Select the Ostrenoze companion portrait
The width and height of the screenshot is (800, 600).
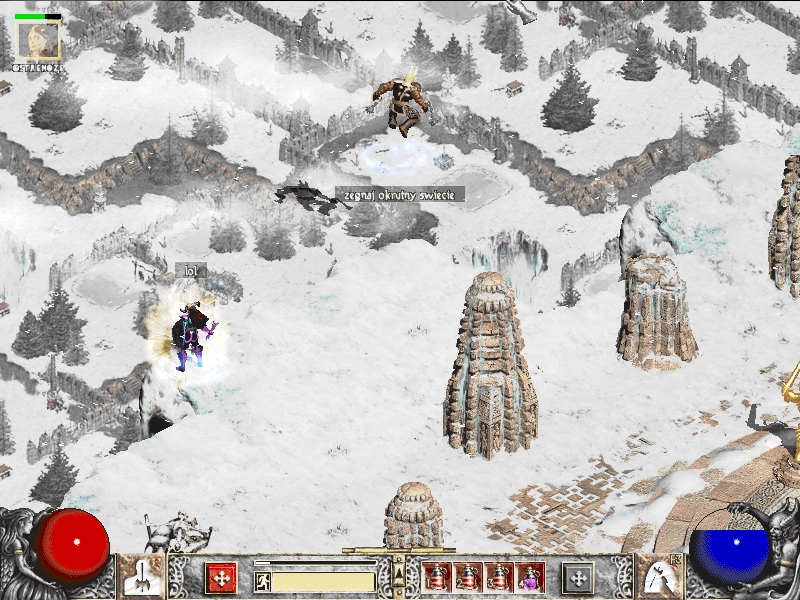pos(39,41)
